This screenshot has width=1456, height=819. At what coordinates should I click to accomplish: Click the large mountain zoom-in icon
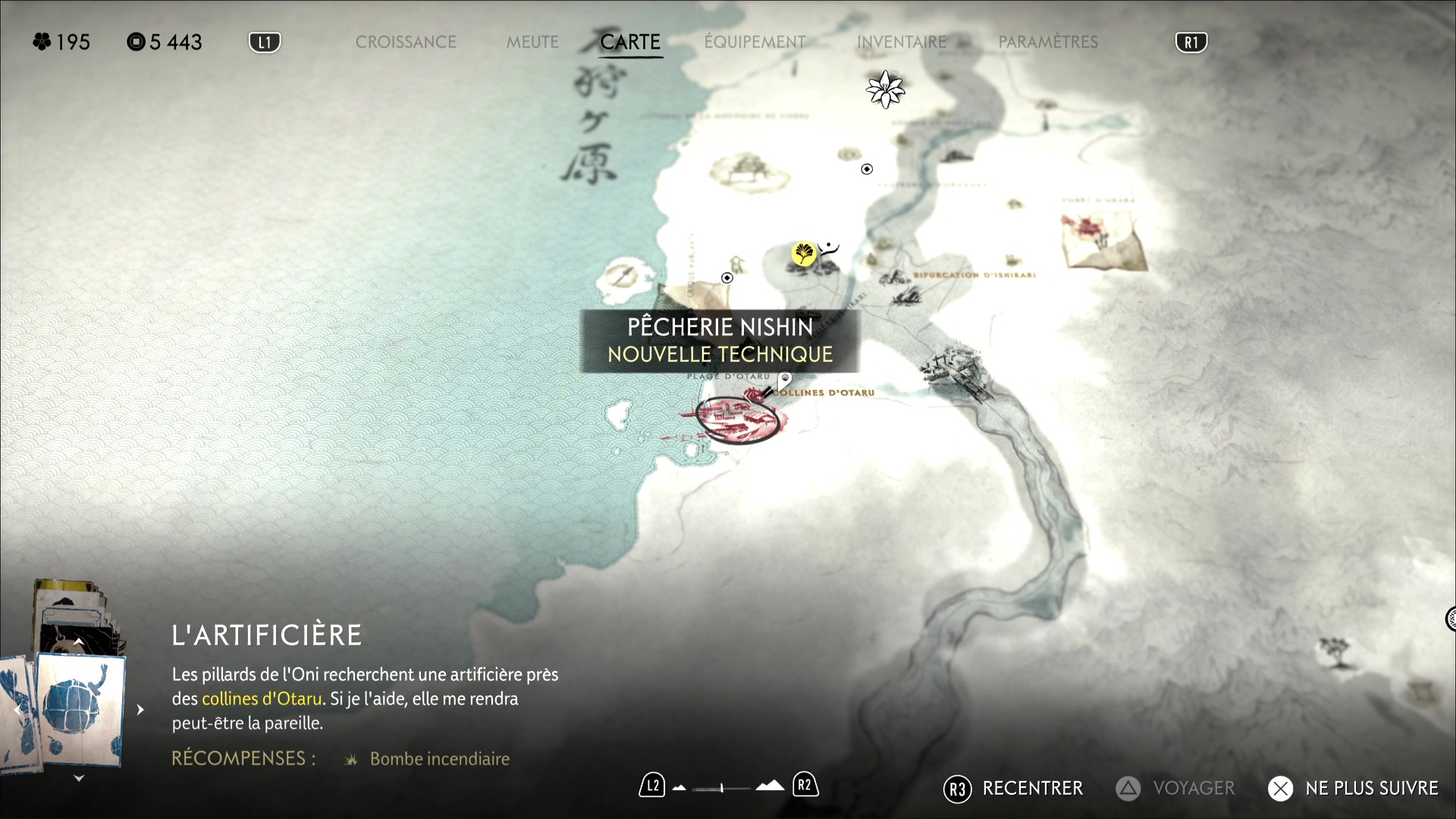click(770, 786)
